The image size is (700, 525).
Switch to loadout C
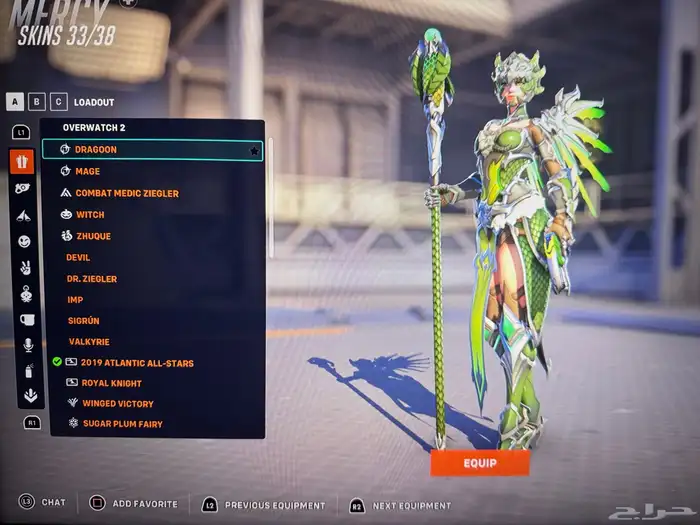tap(59, 101)
